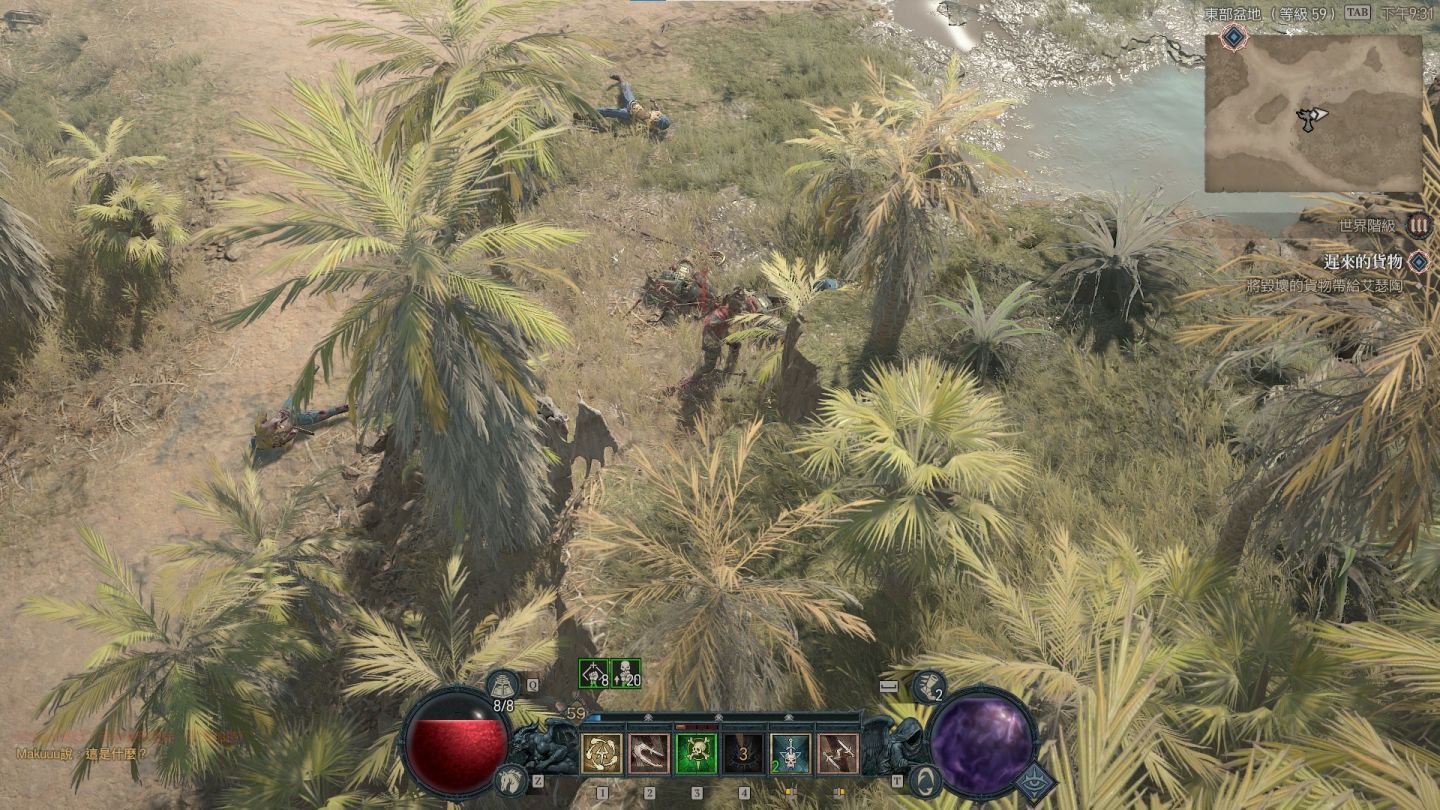This screenshot has width=1440, height=810.
Task: Open the 世界階級 world tier icon
Action: tap(1418, 225)
